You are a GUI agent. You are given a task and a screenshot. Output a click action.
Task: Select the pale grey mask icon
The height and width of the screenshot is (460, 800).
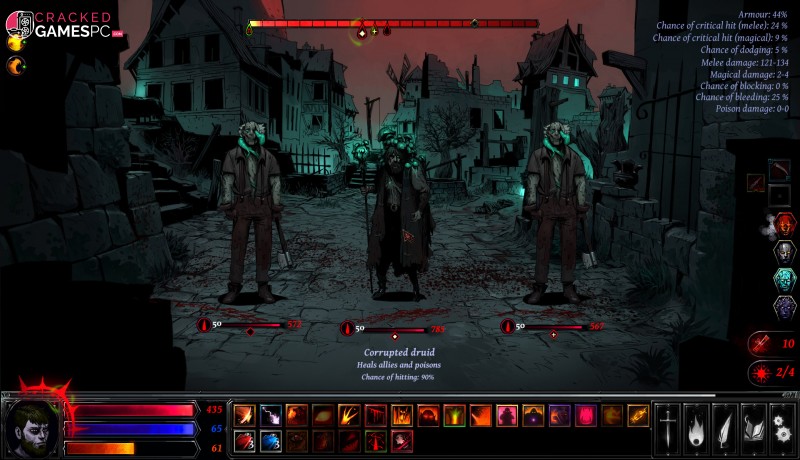click(x=784, y=250)
